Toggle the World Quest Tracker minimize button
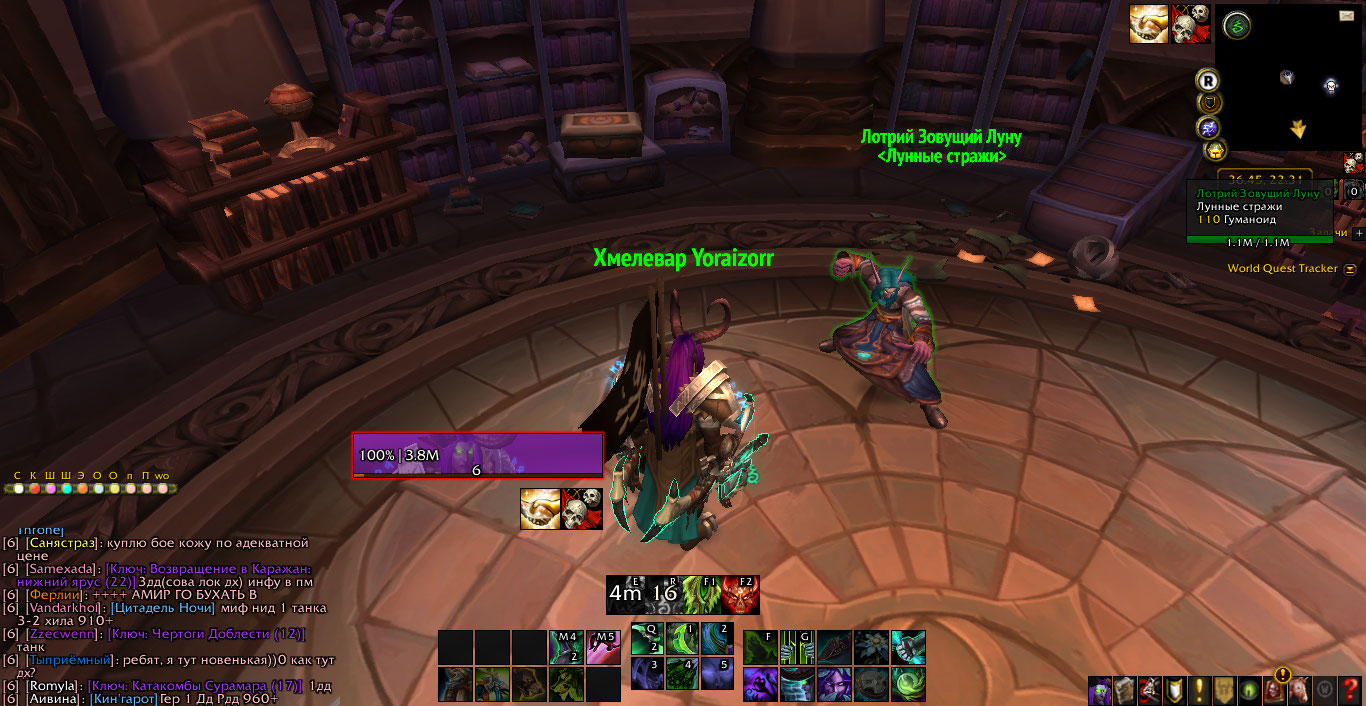Screen dimensions: 1366x706 pyautogui.click(x=1350, y=269)
